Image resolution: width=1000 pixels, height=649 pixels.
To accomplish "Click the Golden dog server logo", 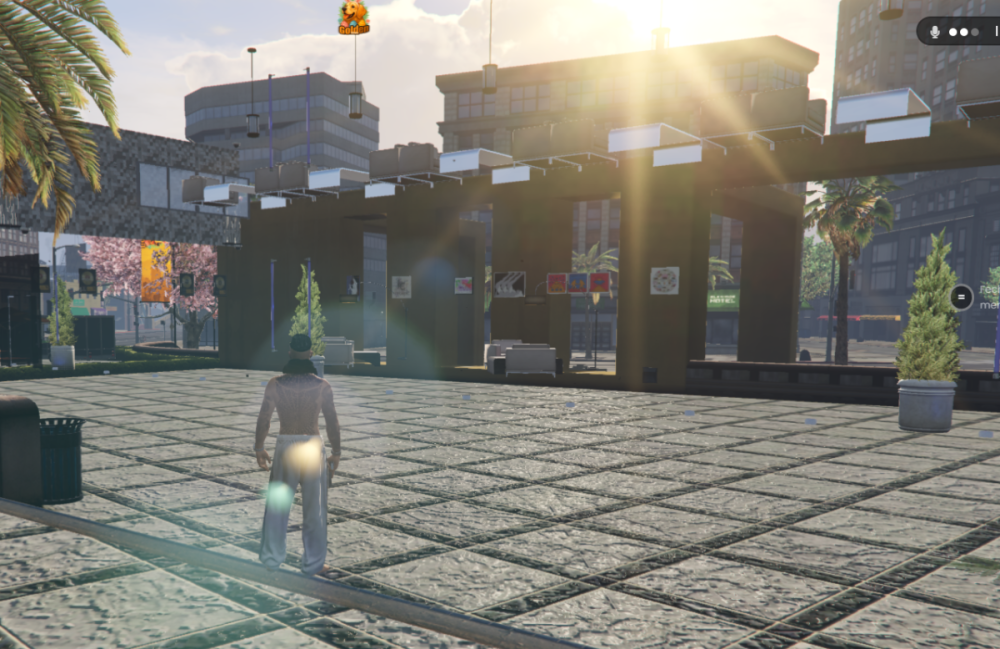I will pos(354,17).
